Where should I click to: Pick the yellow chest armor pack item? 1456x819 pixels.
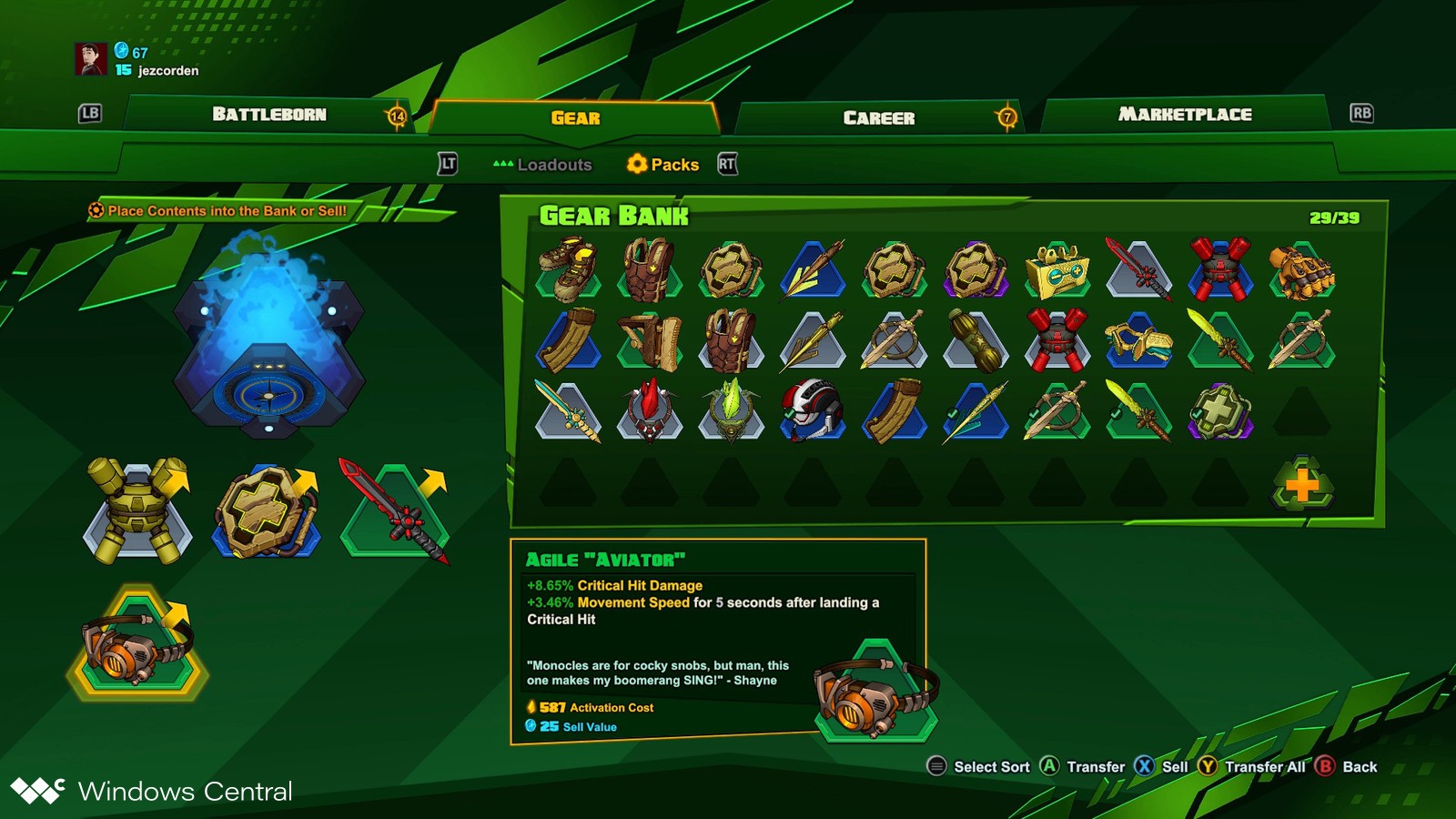click(137, 511)
